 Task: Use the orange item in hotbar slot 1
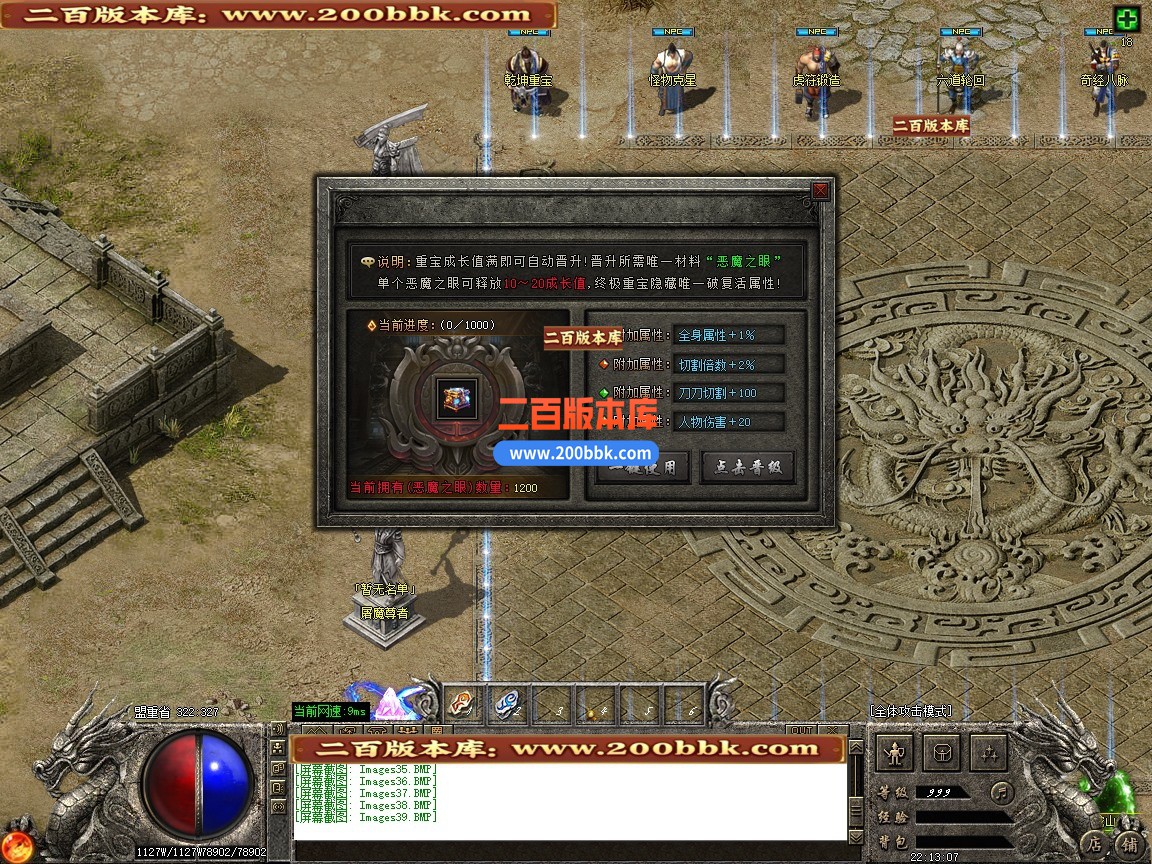pyautogui.click(x=461, y=704)
